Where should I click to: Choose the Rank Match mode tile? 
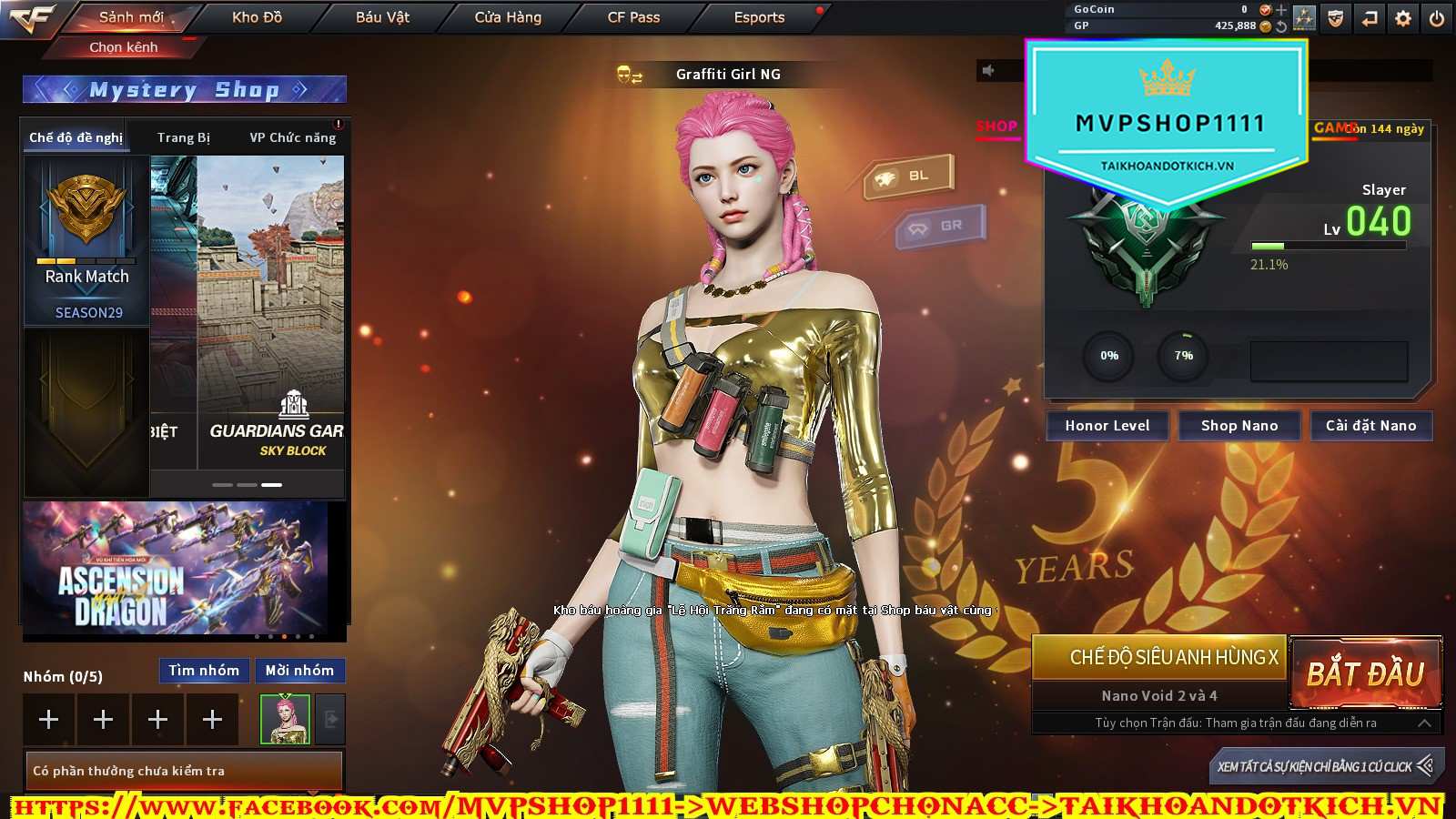pos(86,240)
